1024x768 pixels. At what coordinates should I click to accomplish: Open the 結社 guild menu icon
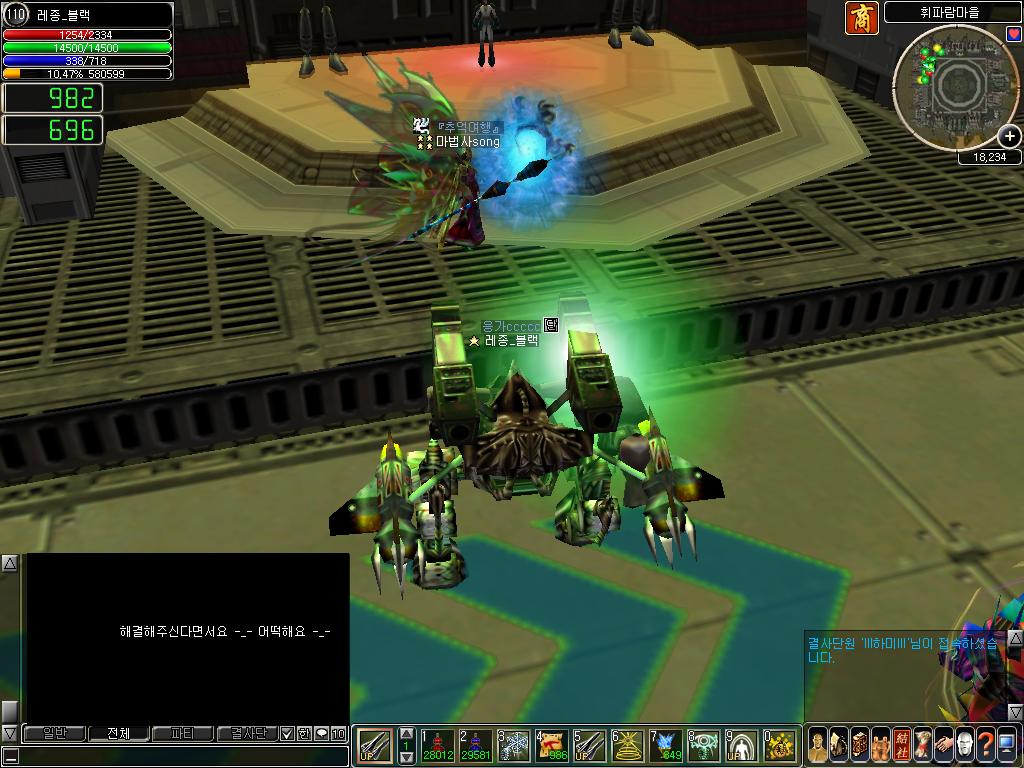902,744
